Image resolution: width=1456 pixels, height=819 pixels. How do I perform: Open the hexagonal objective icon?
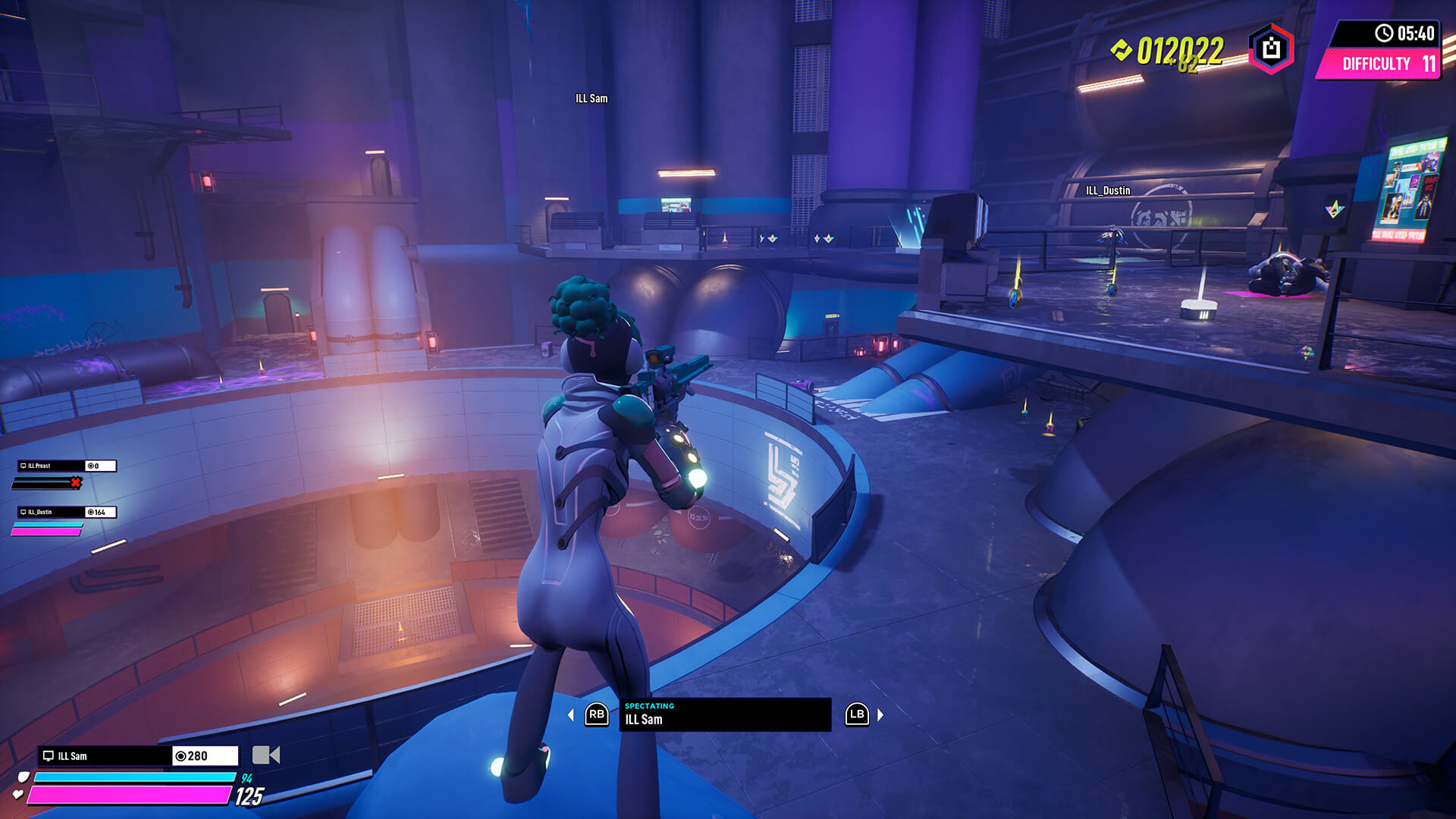[x=1271, y=49]
